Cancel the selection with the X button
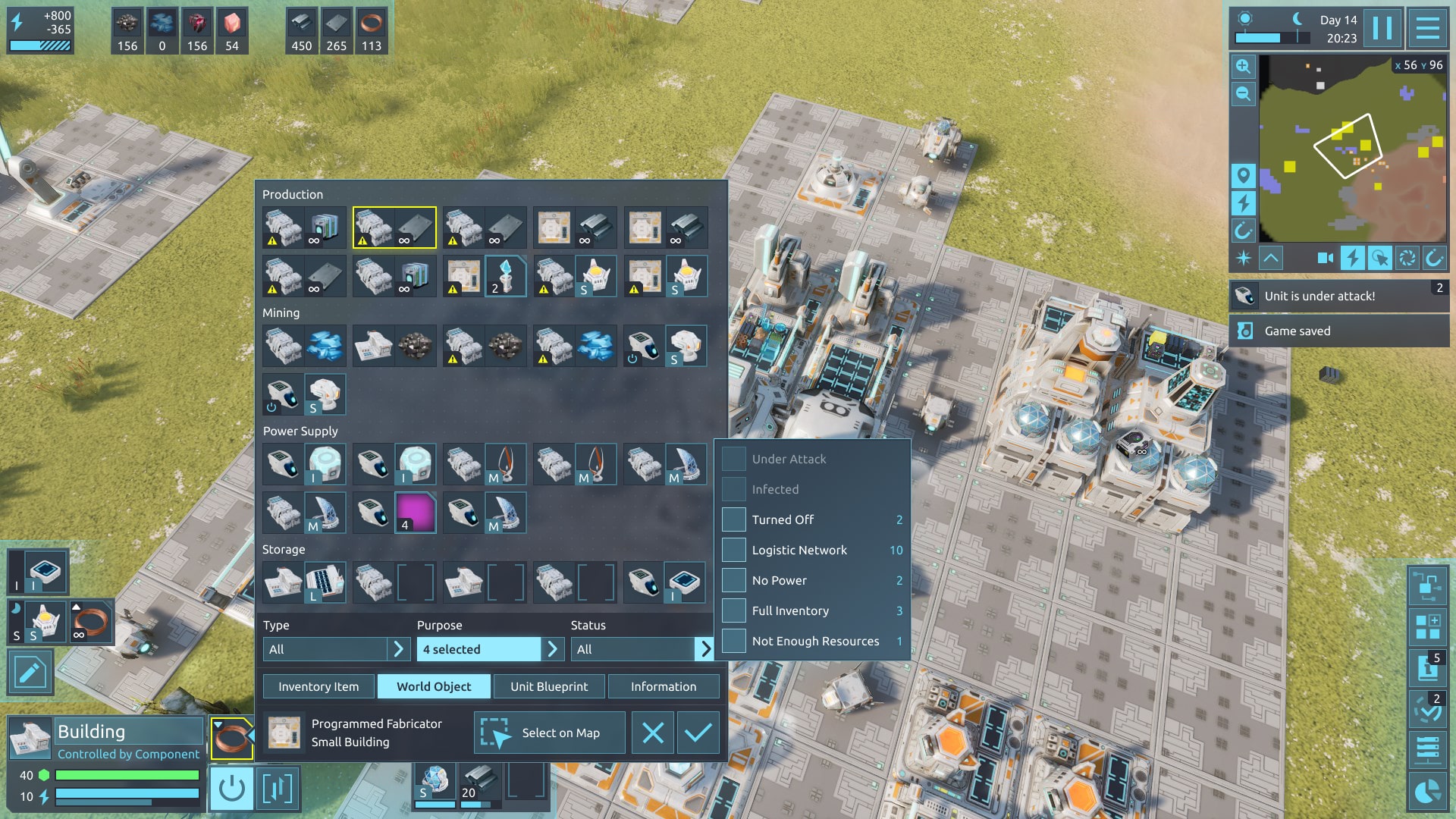Screen dimensions: 1456x819 (653, 733)
